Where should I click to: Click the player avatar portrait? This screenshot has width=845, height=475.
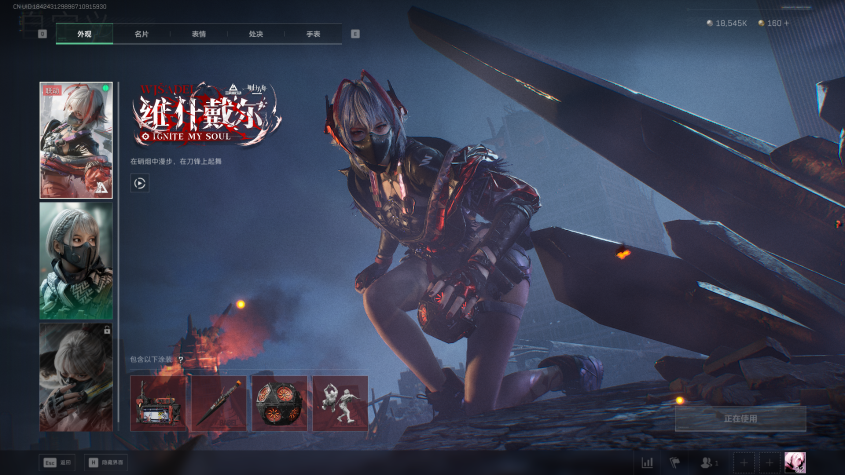(x=795, y=462)
